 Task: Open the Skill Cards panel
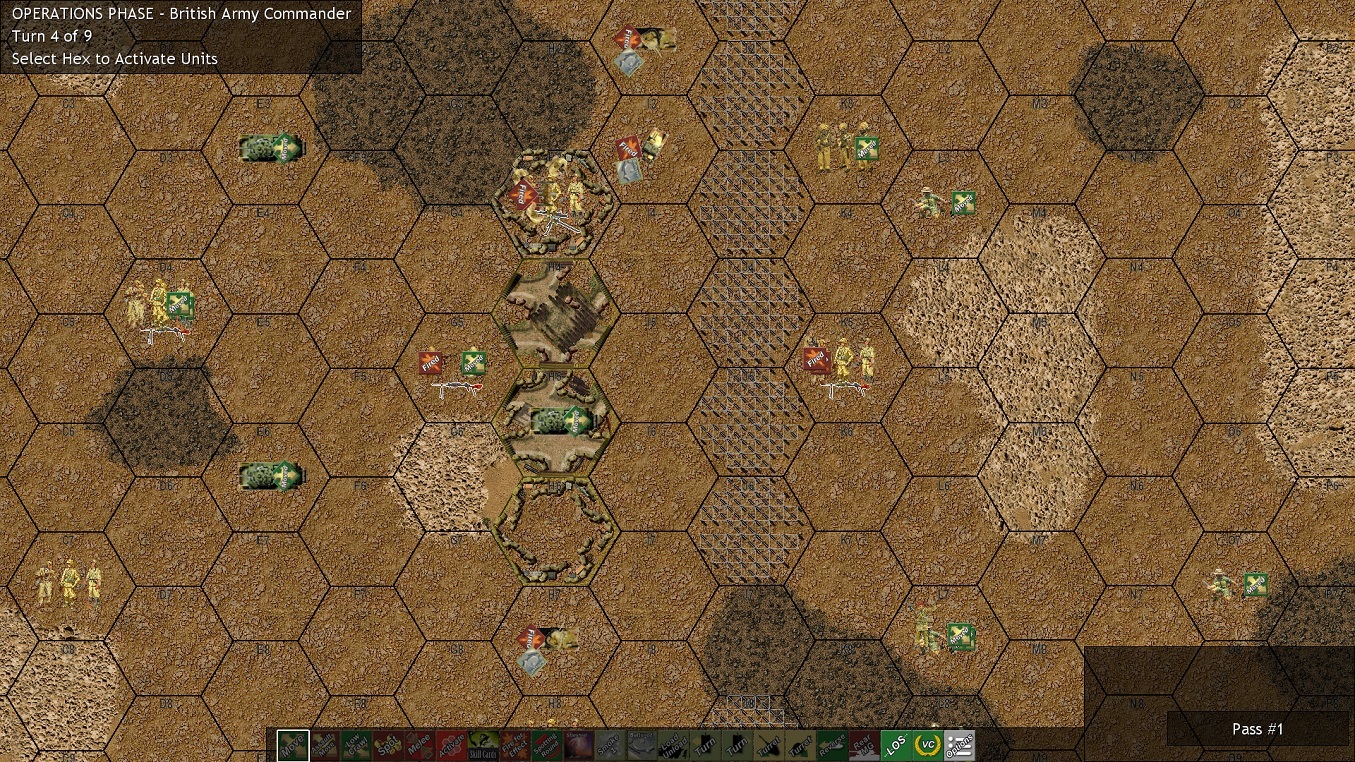pos(481,744)
